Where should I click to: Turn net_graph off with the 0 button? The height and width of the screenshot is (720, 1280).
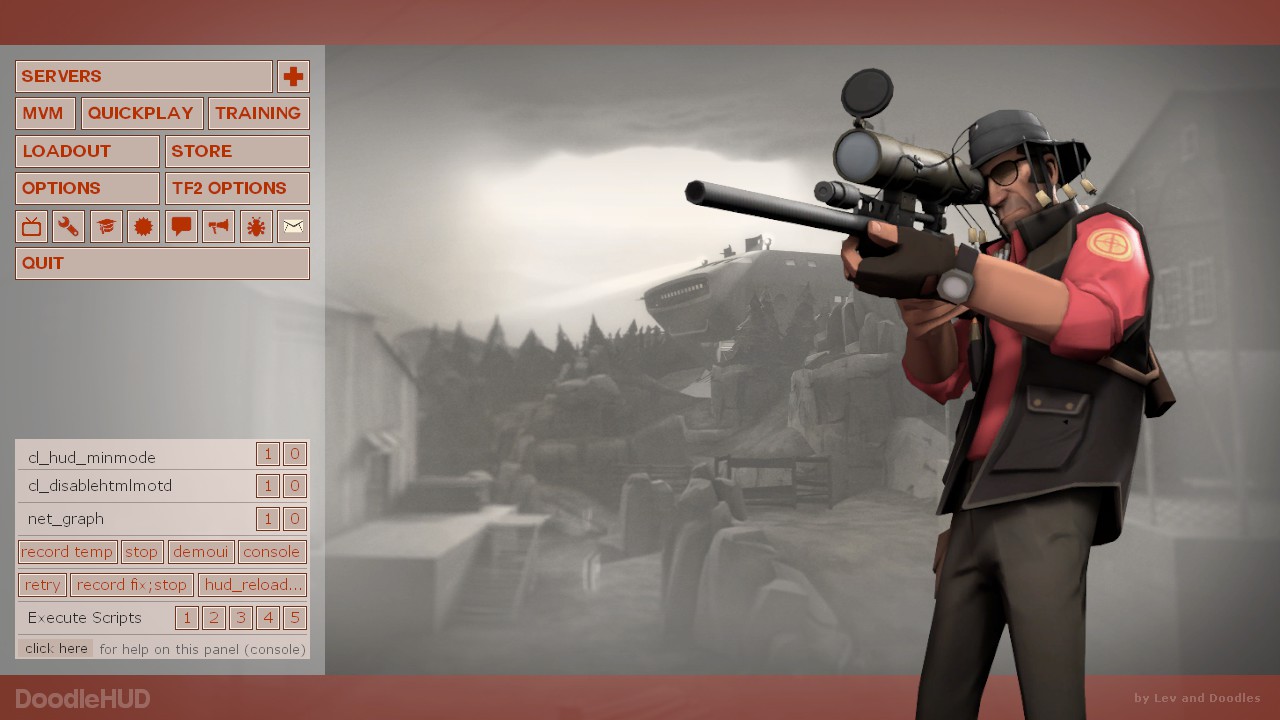[x=294, y=519]
